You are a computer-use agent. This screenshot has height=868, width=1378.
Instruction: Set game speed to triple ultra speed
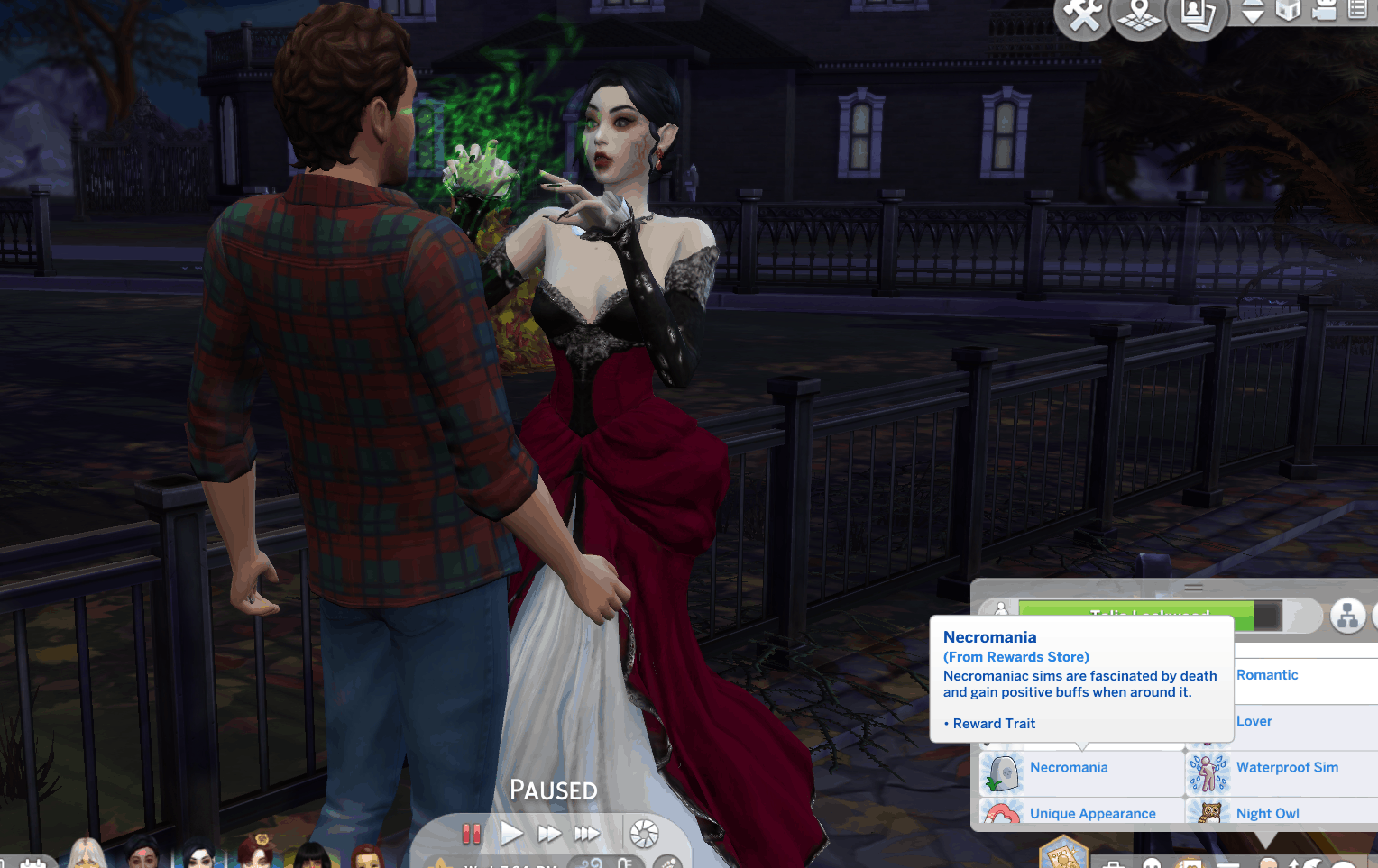point(586,834)
